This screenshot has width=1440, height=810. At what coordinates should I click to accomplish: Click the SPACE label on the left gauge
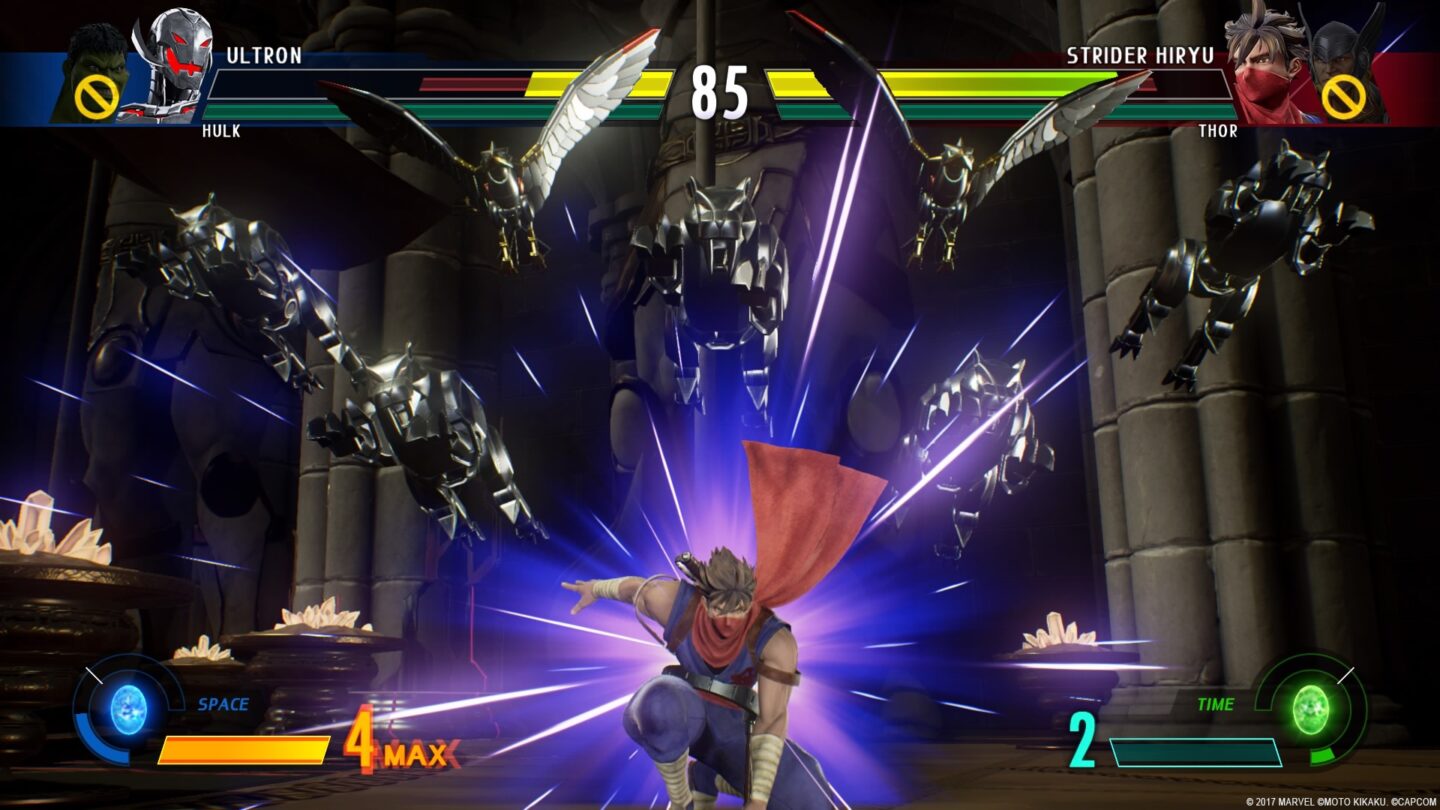[x=224, y=705]
